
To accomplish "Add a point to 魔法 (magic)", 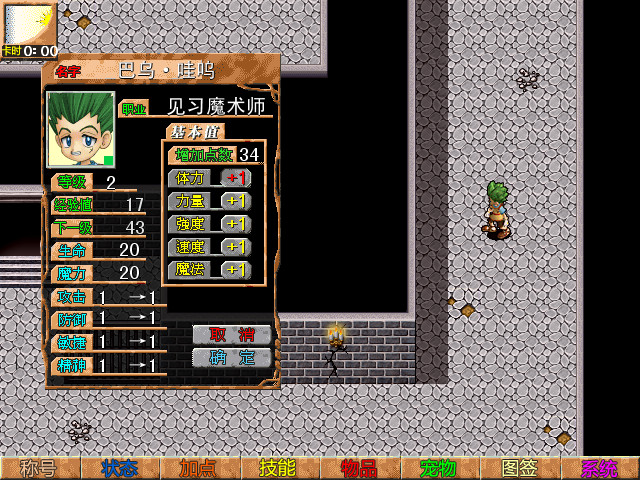I will coord(236,270).
